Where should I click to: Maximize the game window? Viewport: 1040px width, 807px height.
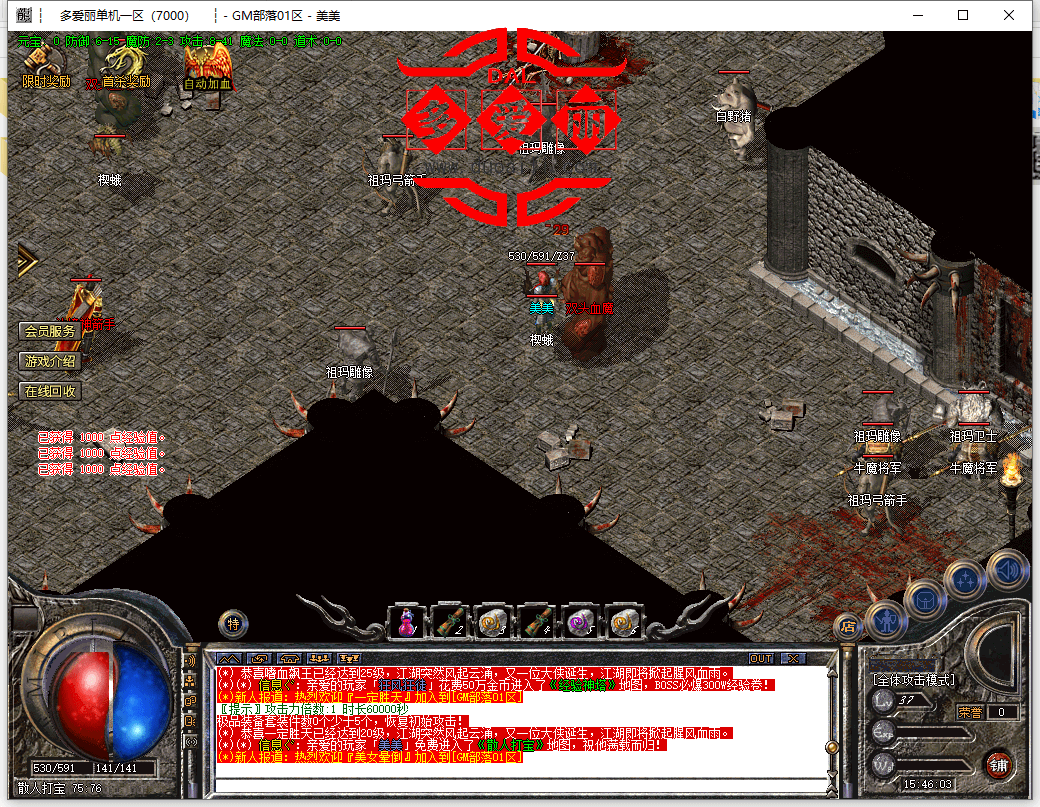[x=963, y=15]
